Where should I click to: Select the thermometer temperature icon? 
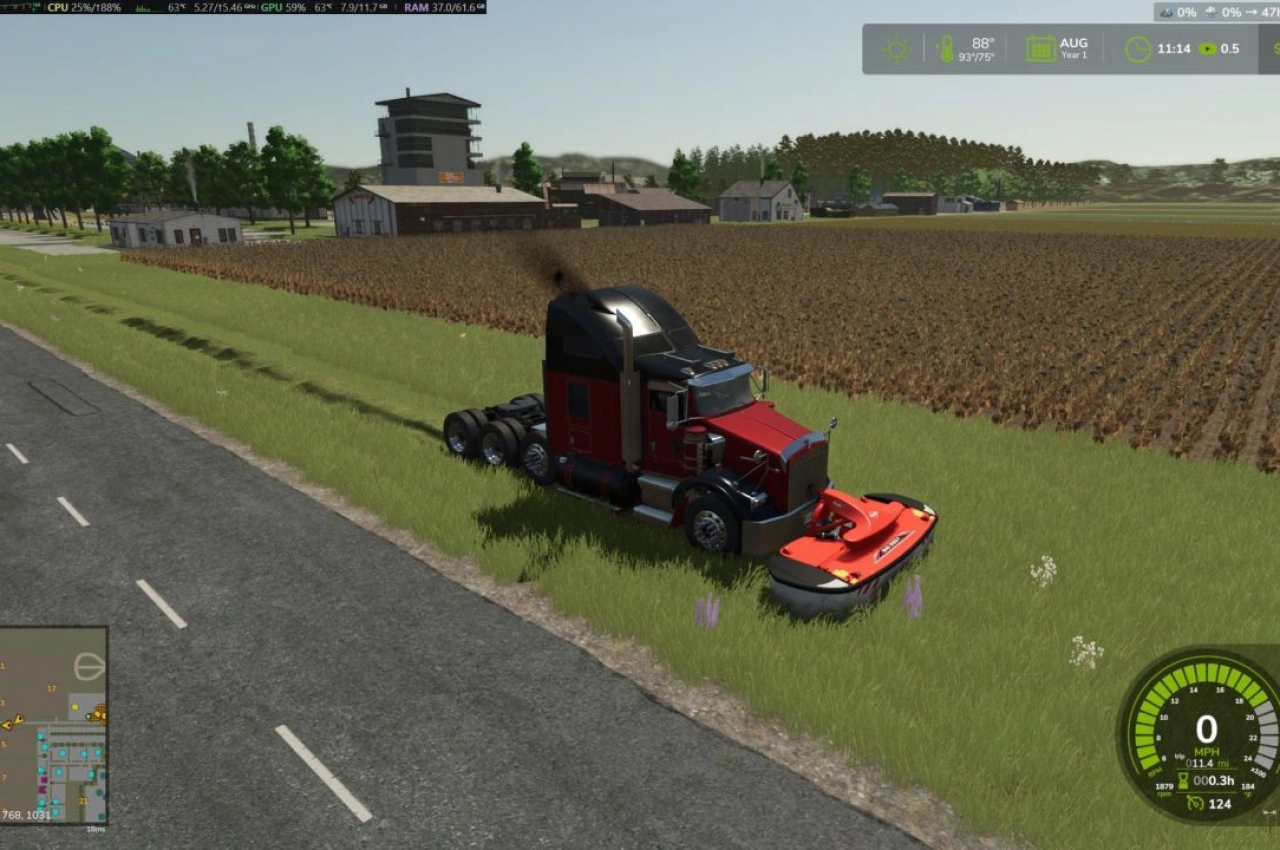[948, 46]
